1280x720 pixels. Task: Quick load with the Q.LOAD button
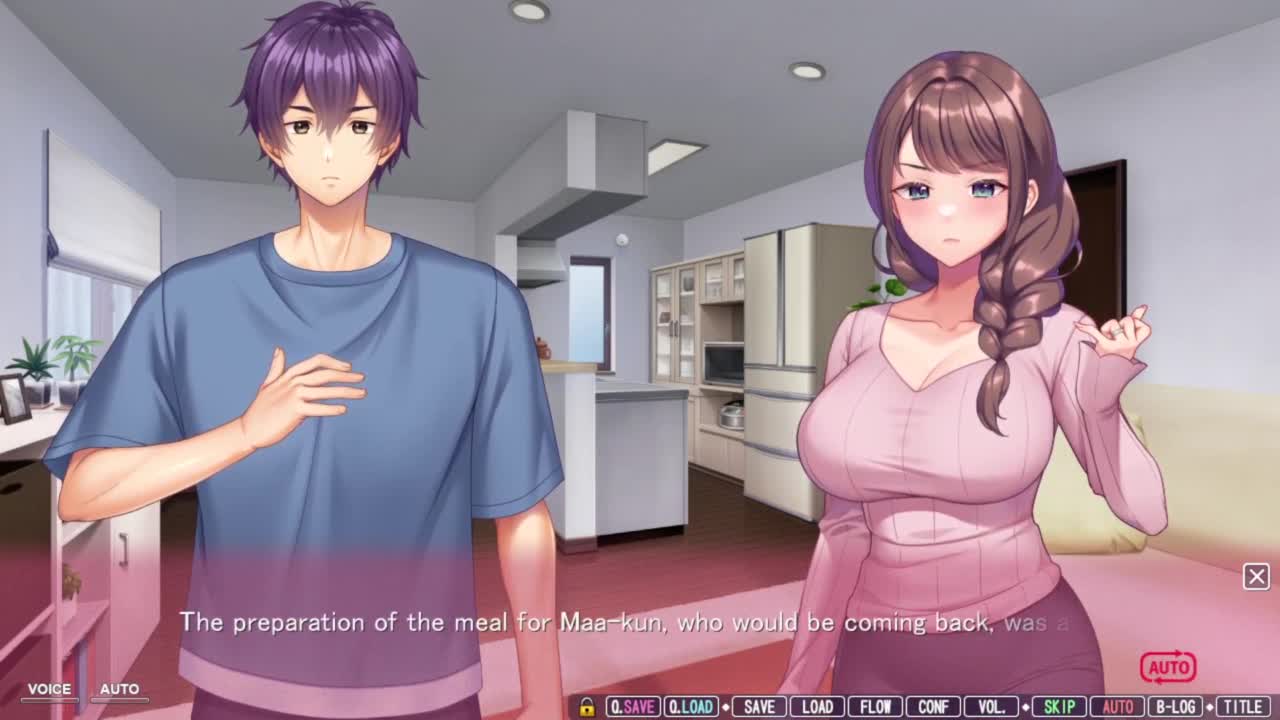[691, 707]
